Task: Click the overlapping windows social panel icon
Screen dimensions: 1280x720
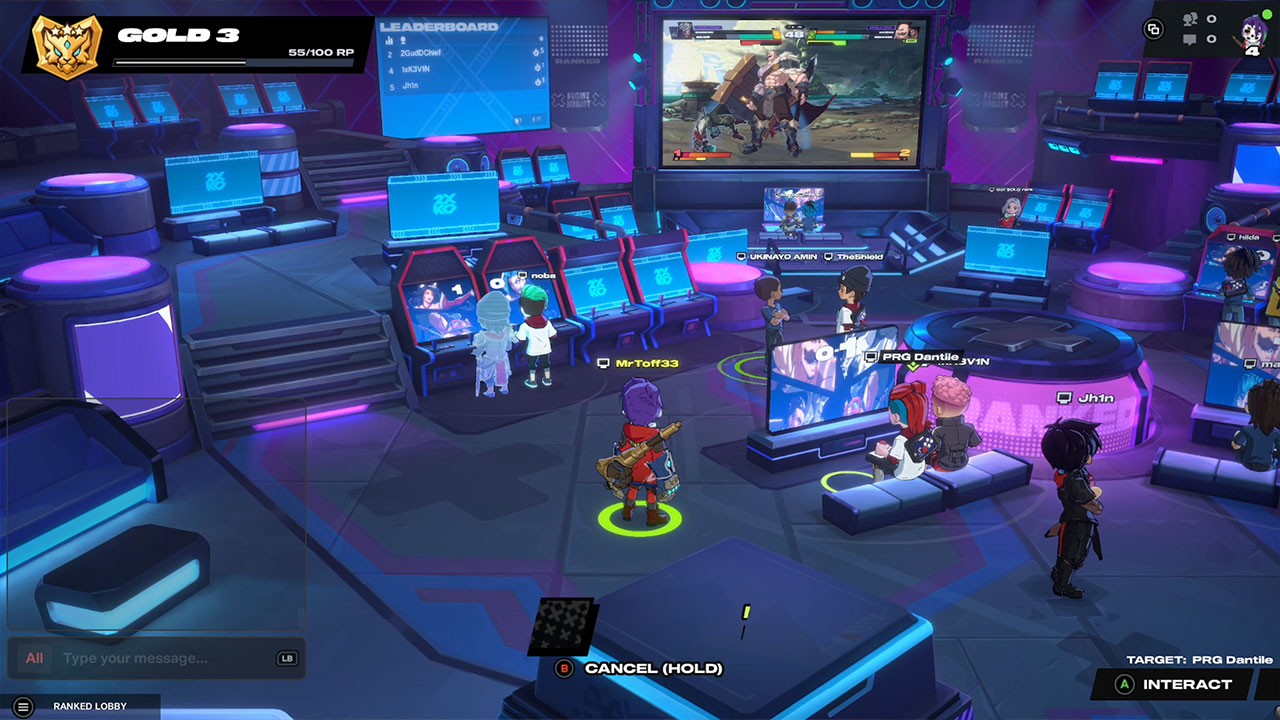Action: 1154,29
